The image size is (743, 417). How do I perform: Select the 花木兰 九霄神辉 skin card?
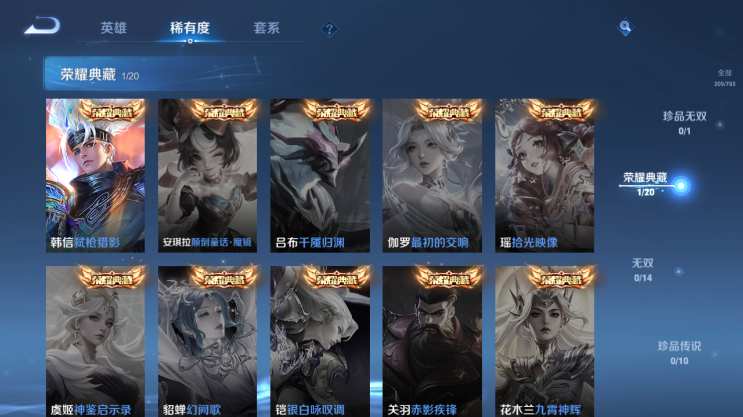click(544, 342)
